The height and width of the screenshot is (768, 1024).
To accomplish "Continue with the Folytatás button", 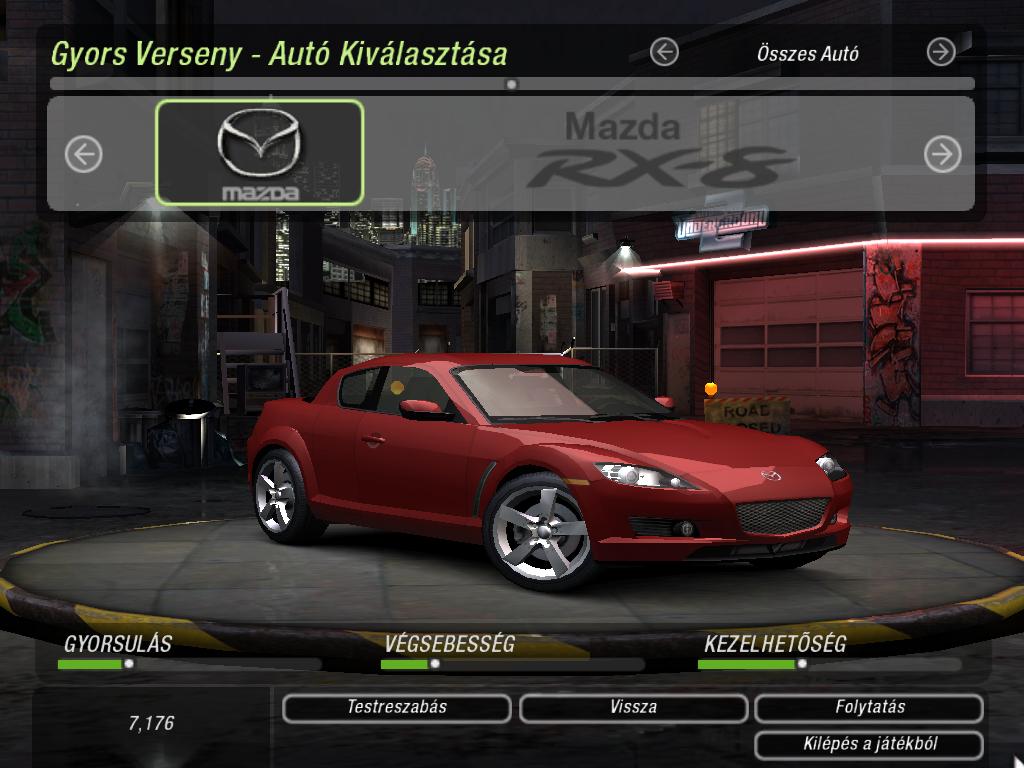I will pos(869,708).
